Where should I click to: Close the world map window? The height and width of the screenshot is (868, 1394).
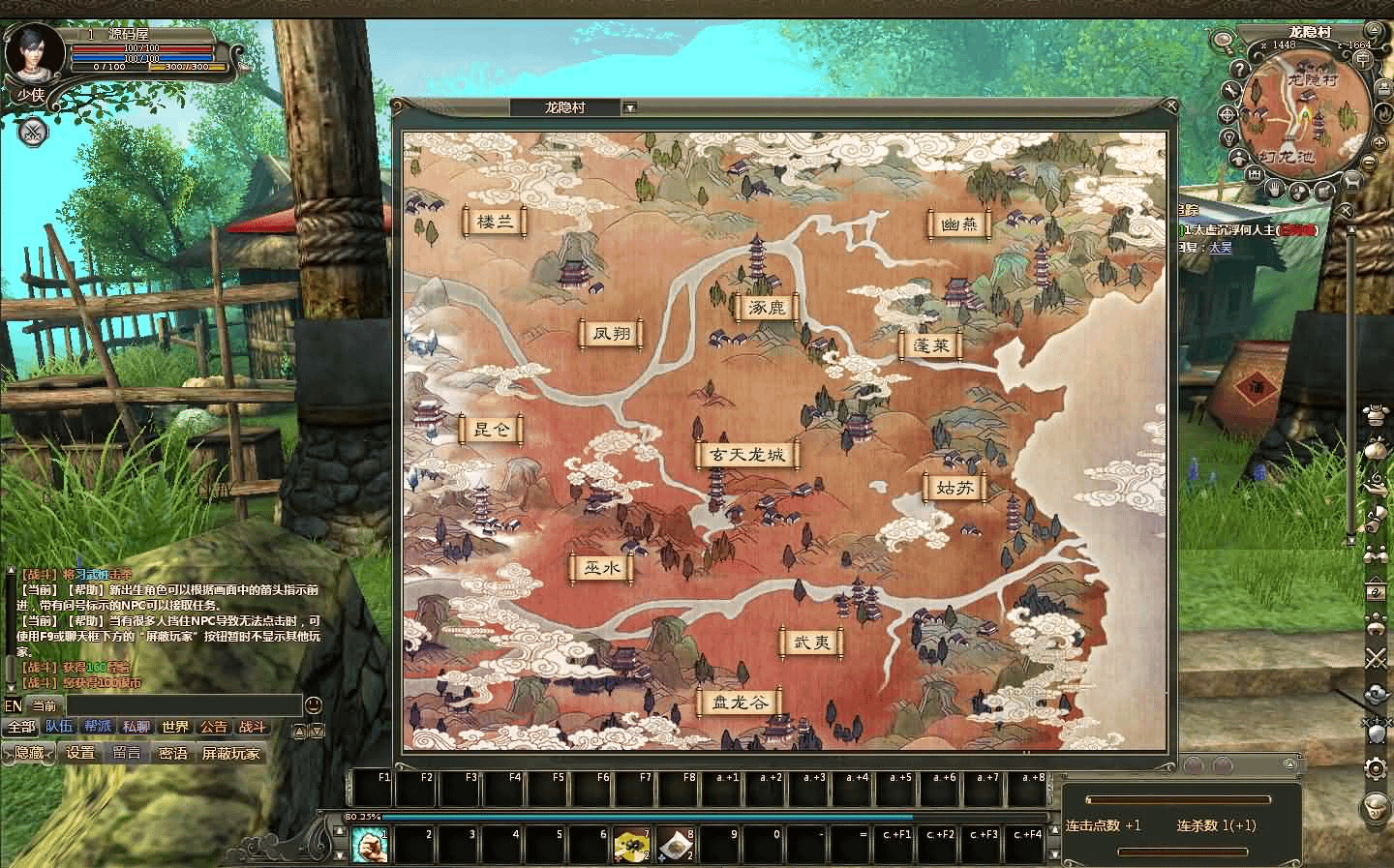coord(1173,106)
